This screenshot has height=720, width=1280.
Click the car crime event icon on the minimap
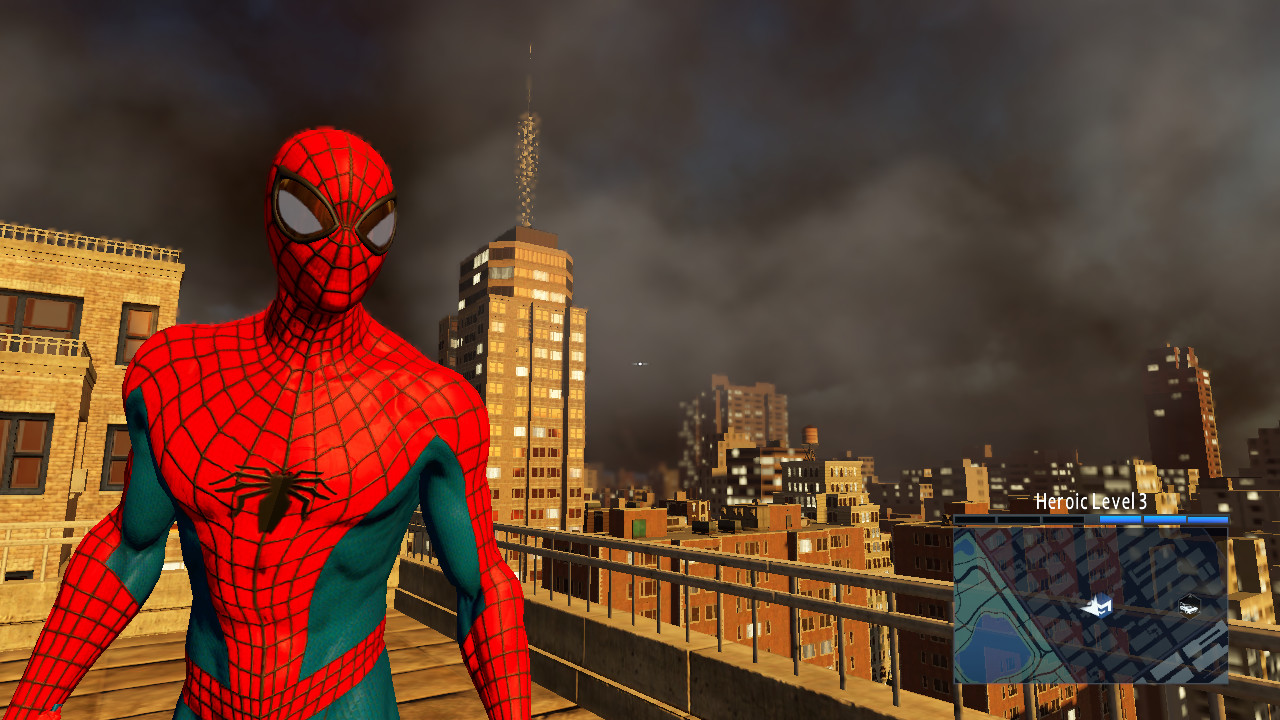point(1189,607)
